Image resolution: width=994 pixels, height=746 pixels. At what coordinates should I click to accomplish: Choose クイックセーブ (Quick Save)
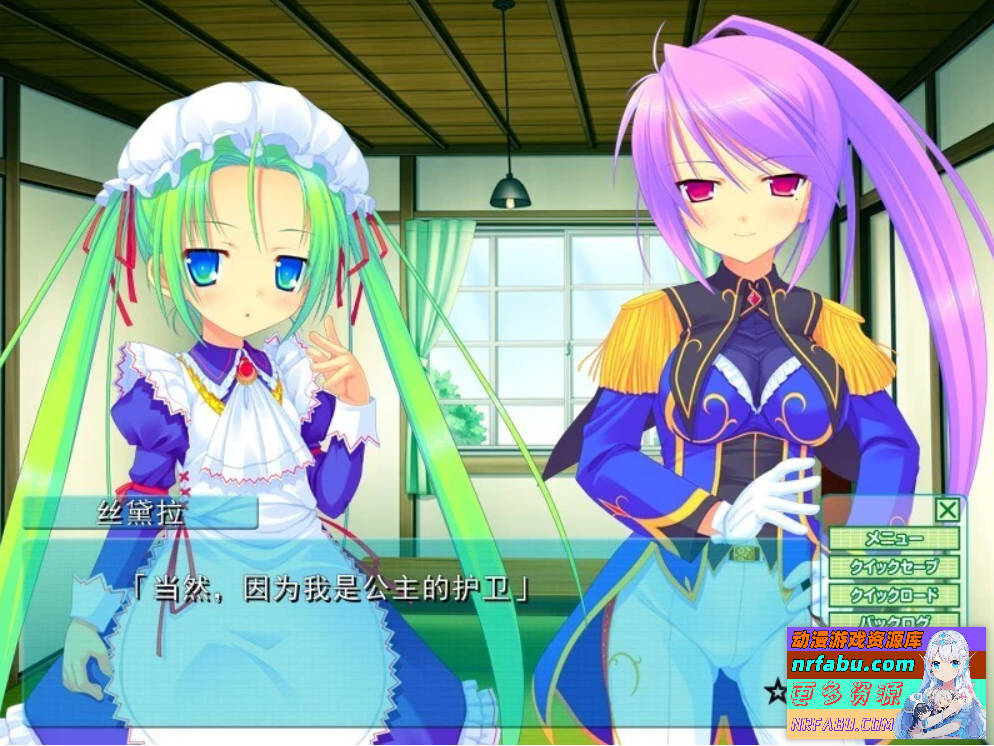coord(894,567)
